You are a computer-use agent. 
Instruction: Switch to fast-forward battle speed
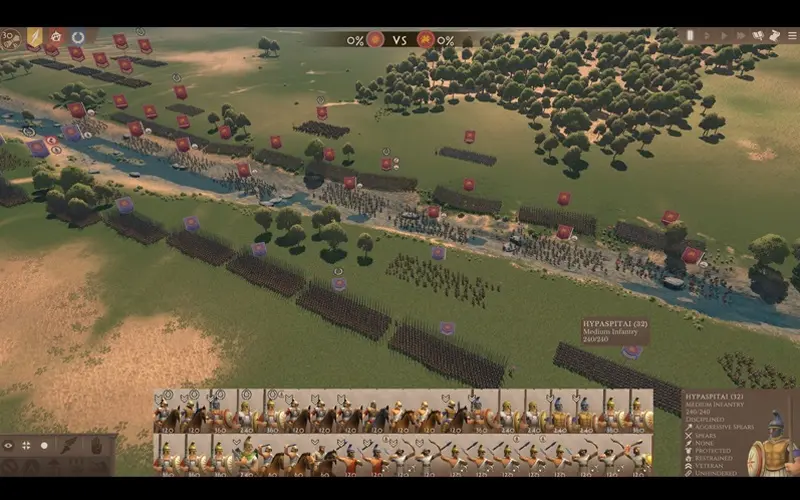coord(741,36)
